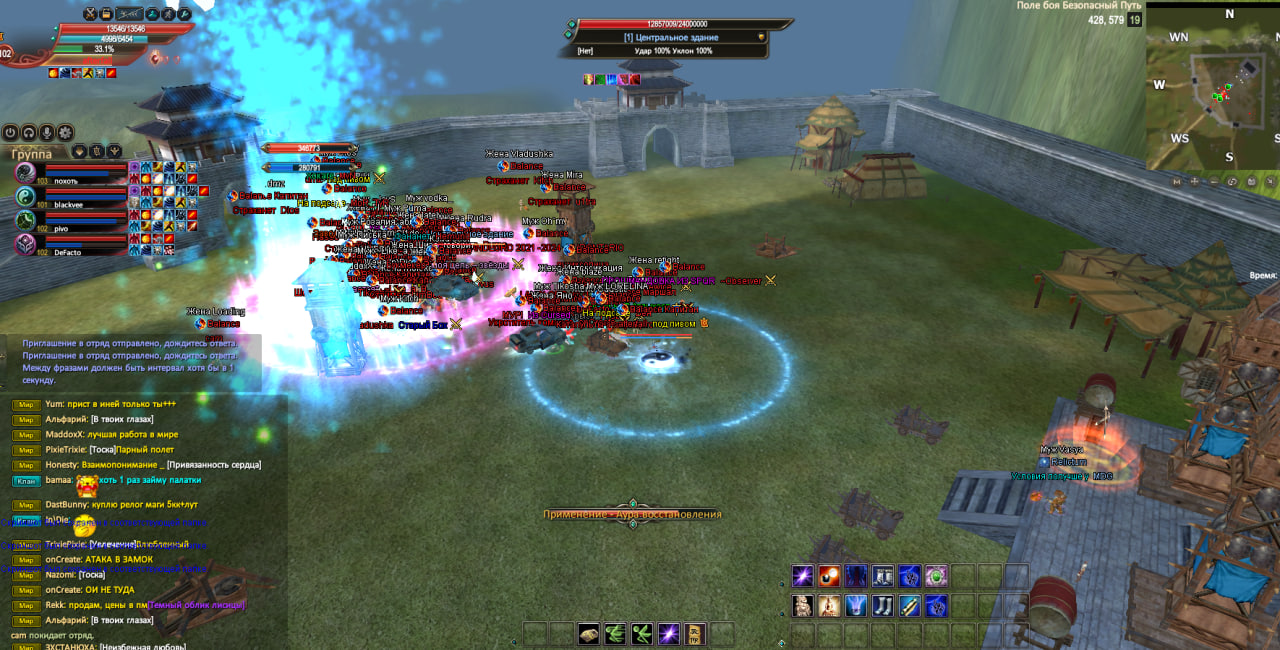Activate the blue flame cauldron skill
The height and width of the screenshot is (650, 1280).
tap(855, 606)
